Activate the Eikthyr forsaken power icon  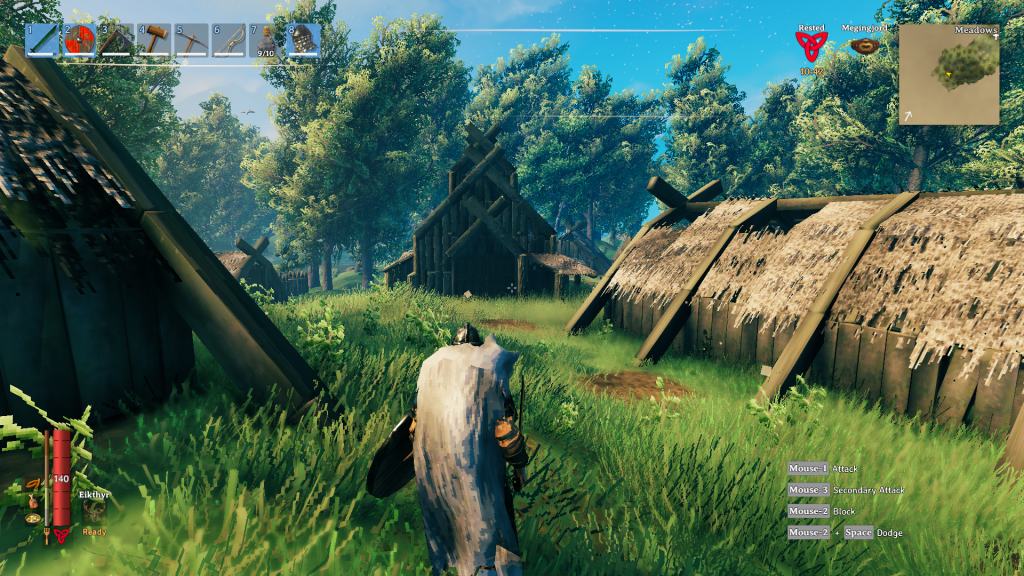click(x=94, y=510)
